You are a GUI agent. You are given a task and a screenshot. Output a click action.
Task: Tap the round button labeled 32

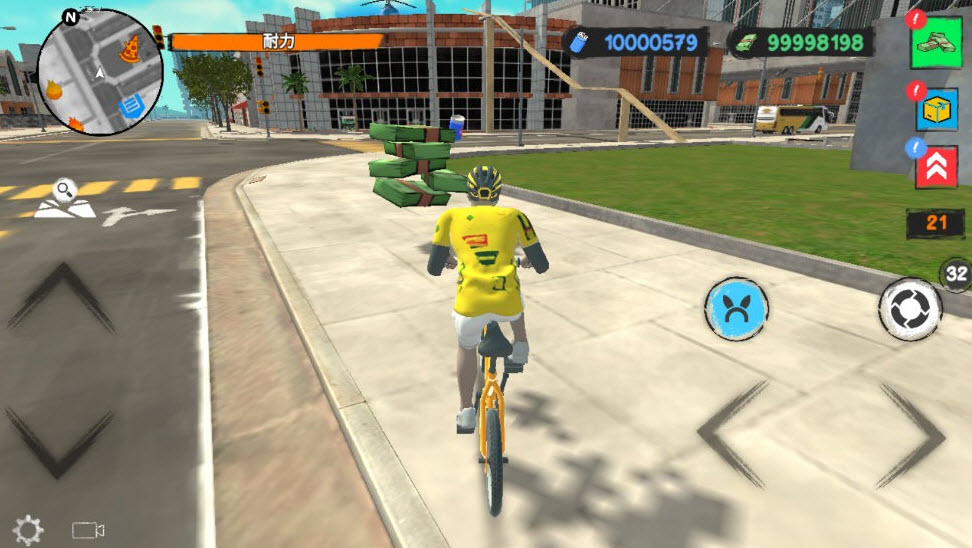point(956,273)
